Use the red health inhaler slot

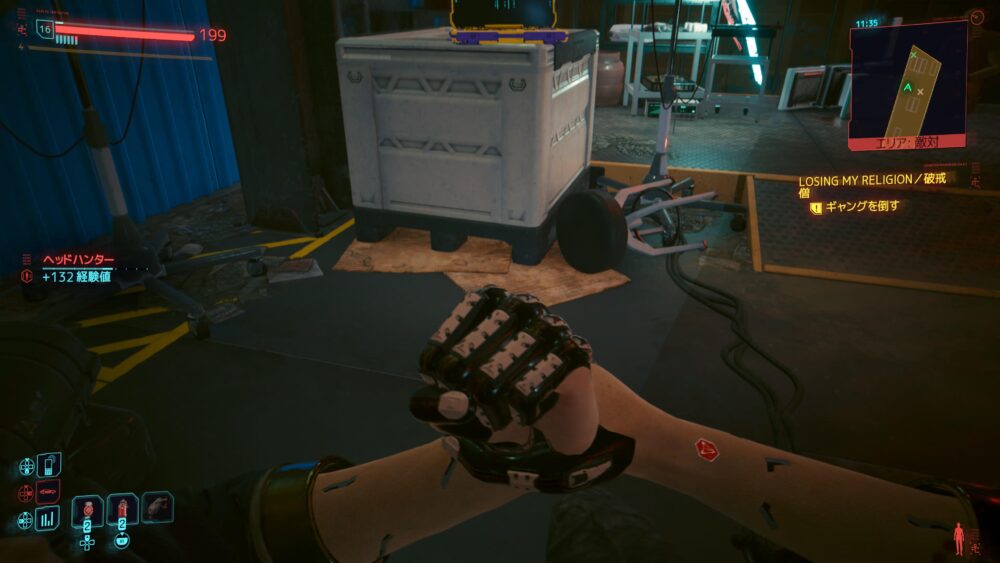123,509
